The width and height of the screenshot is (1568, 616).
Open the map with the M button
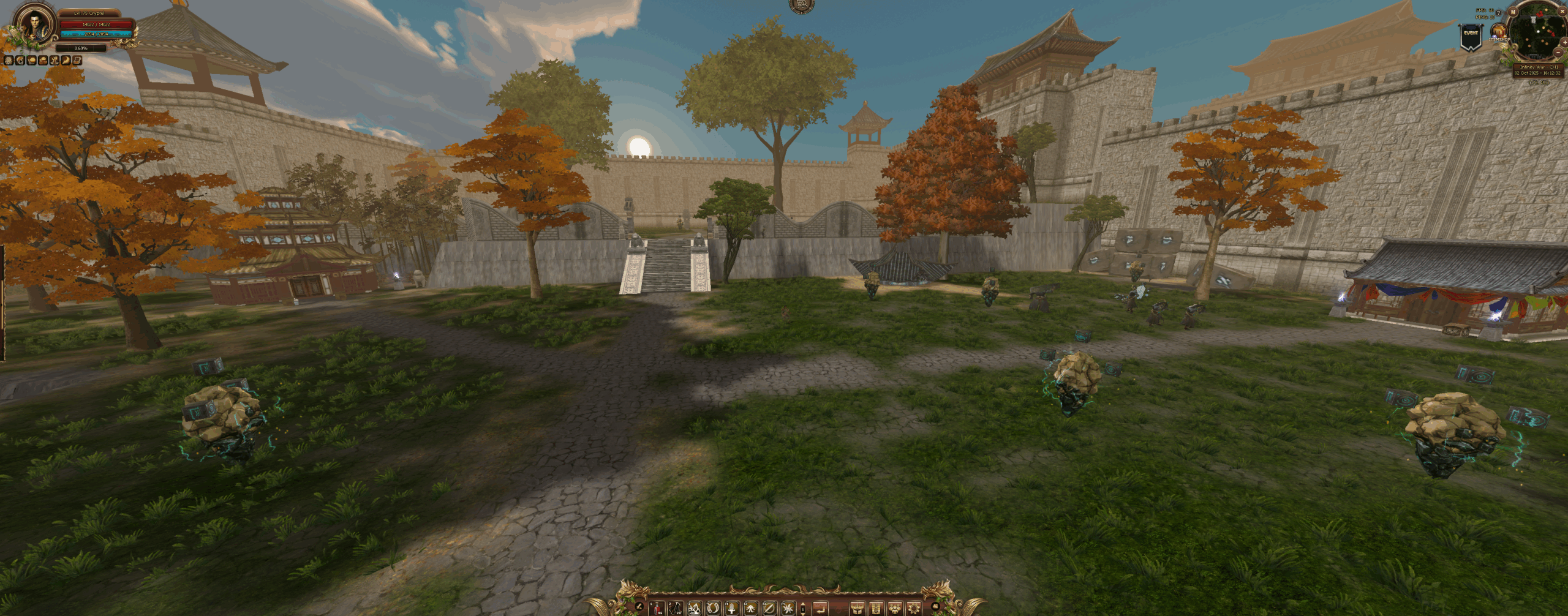click(x=1513, y=12)
